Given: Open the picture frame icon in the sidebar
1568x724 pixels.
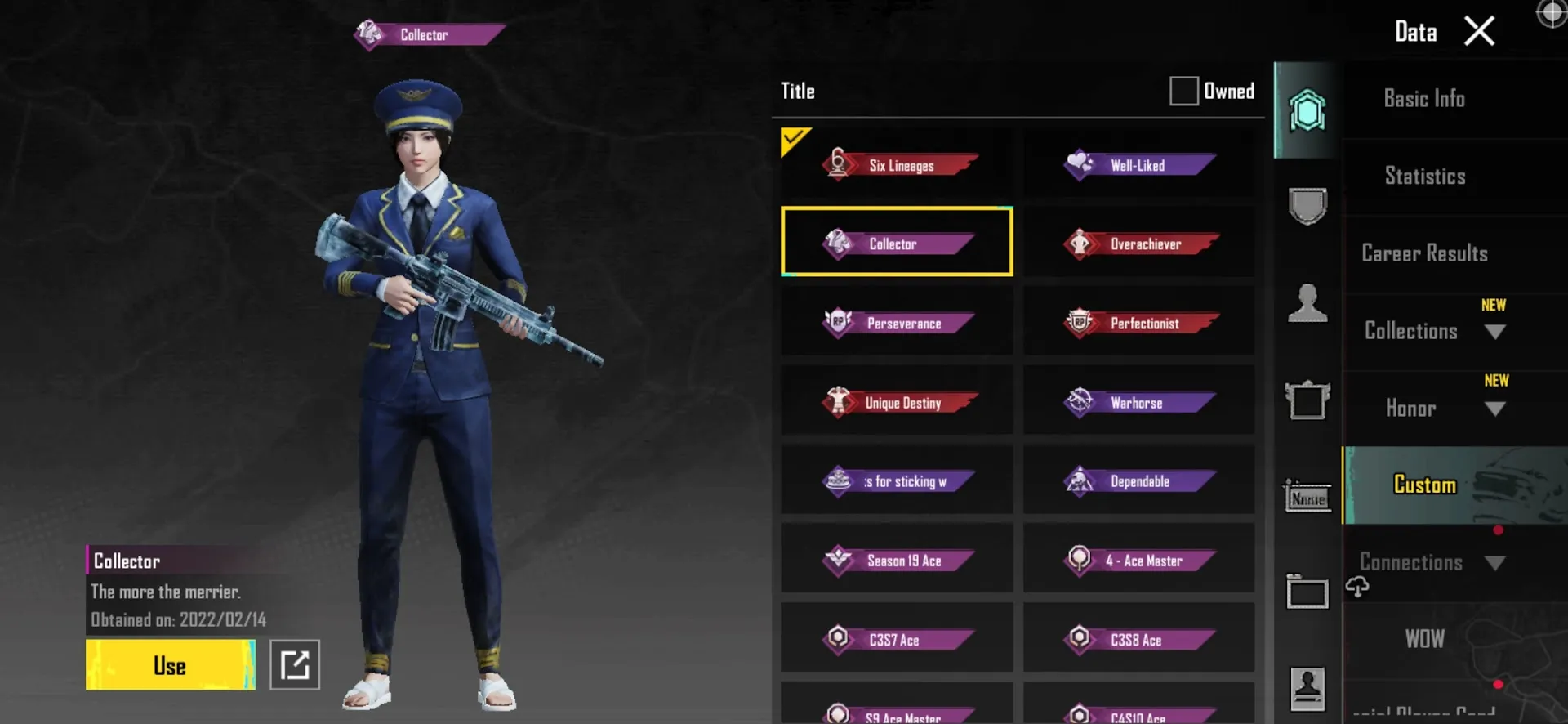Looking at the screenshot, I should [1307, 398].
